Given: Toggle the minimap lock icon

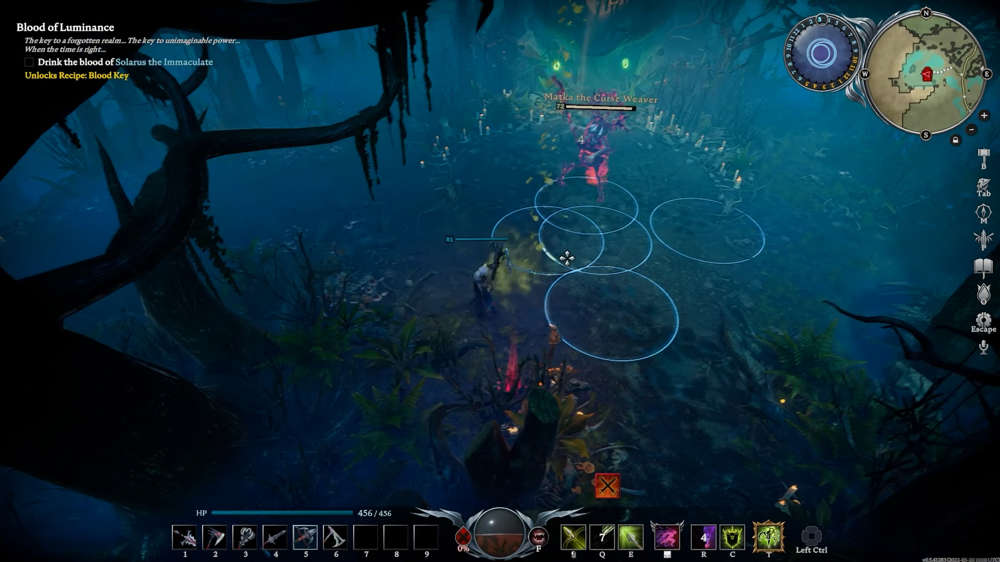Looking at the screenshot, I should pos(956,140).
